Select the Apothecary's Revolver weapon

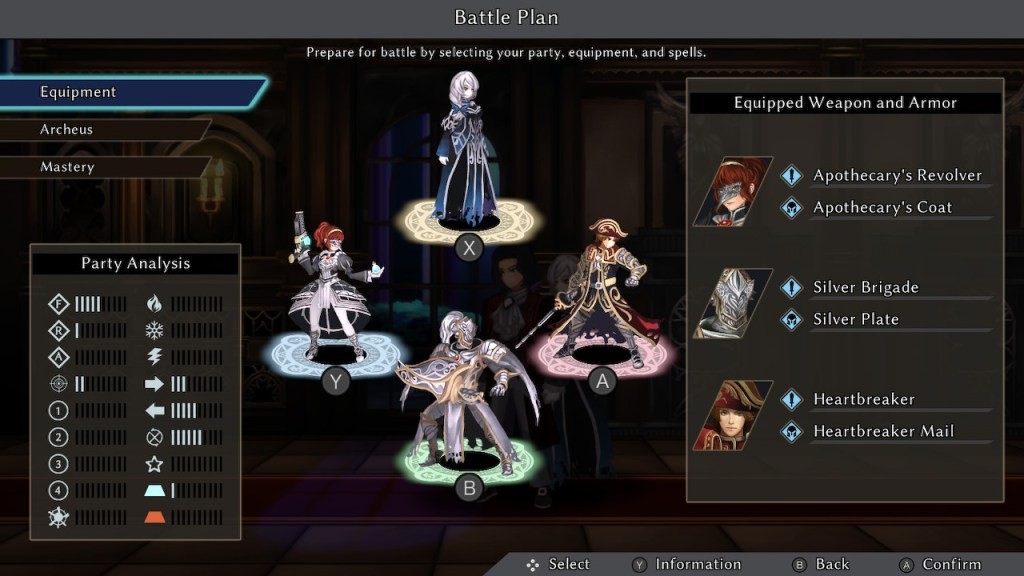897,176
